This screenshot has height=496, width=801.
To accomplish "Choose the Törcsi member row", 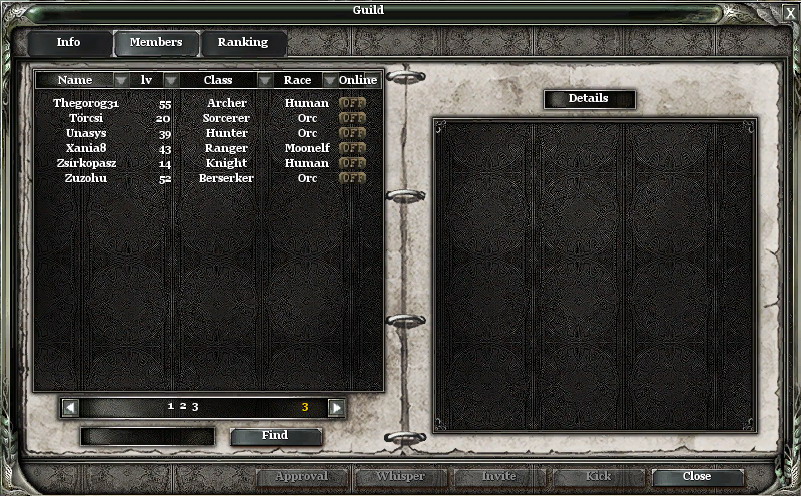I will point(86,118).
